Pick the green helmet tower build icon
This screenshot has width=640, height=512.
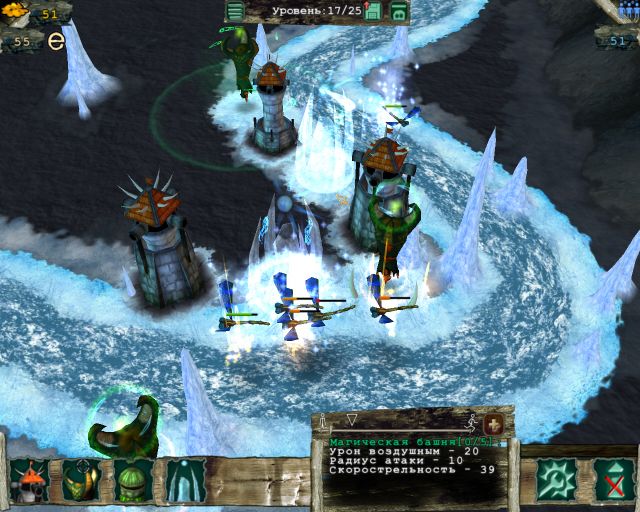click(x=133, y=480)
